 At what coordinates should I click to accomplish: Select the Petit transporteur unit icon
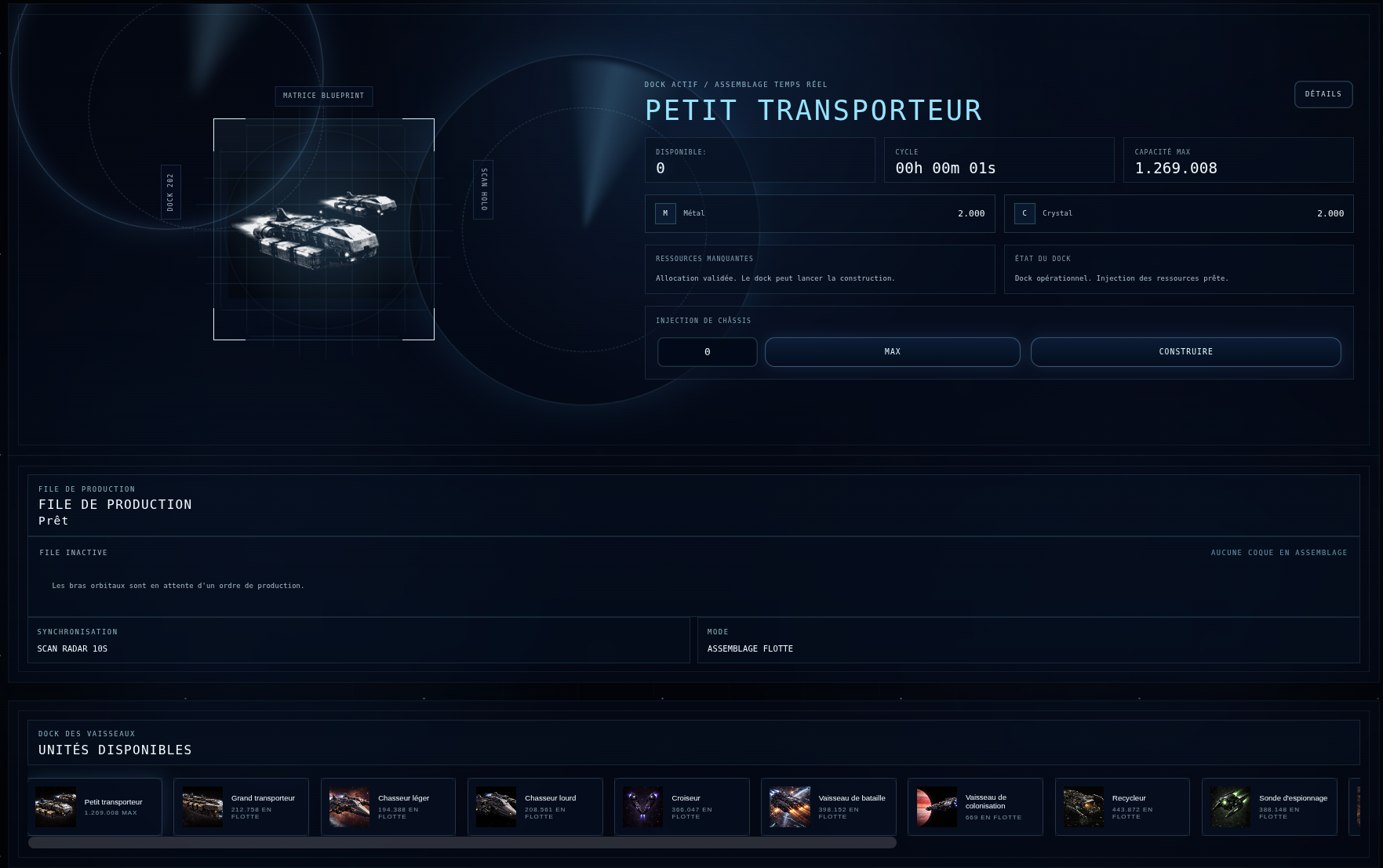pos(55,806)
